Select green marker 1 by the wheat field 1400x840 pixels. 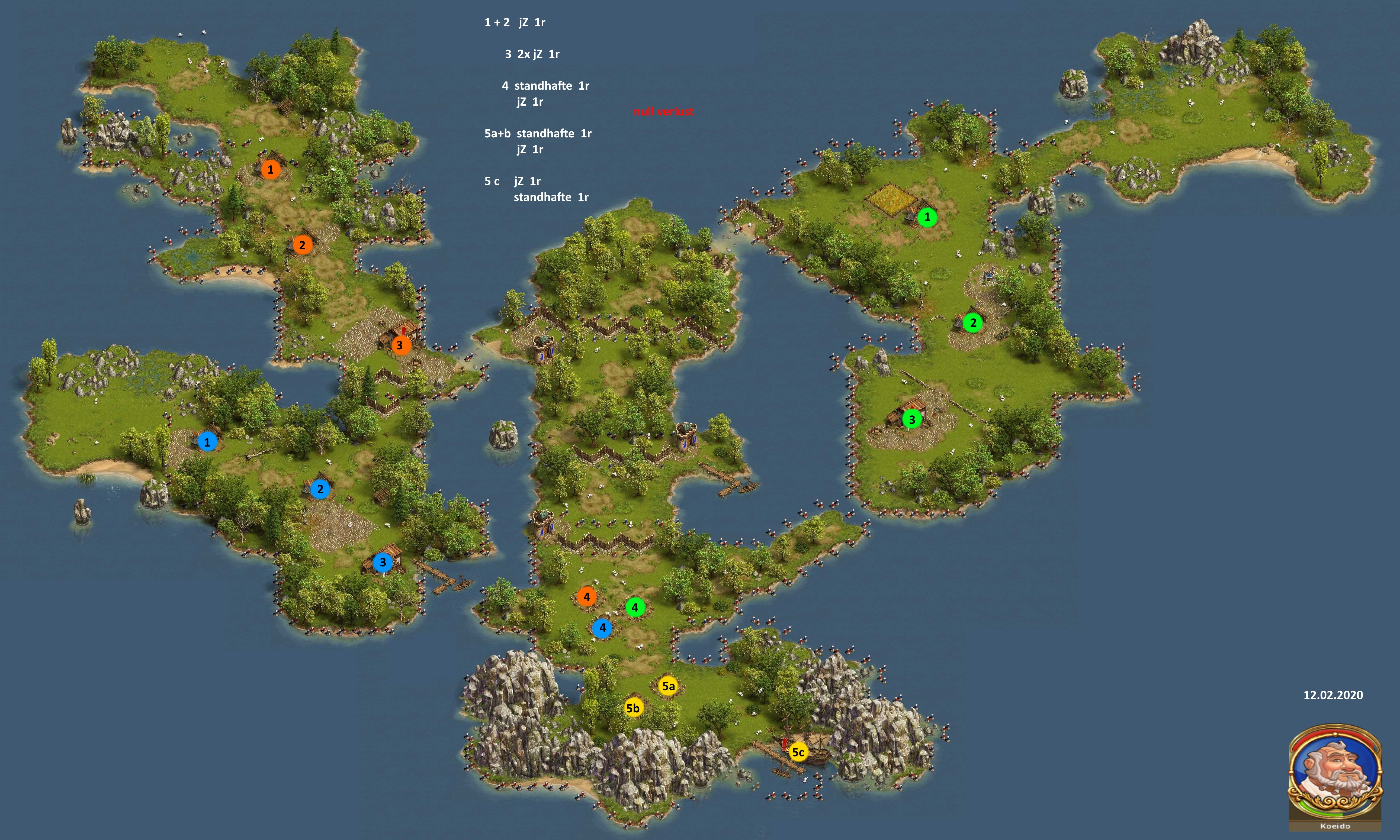click(x=927, y=217)
